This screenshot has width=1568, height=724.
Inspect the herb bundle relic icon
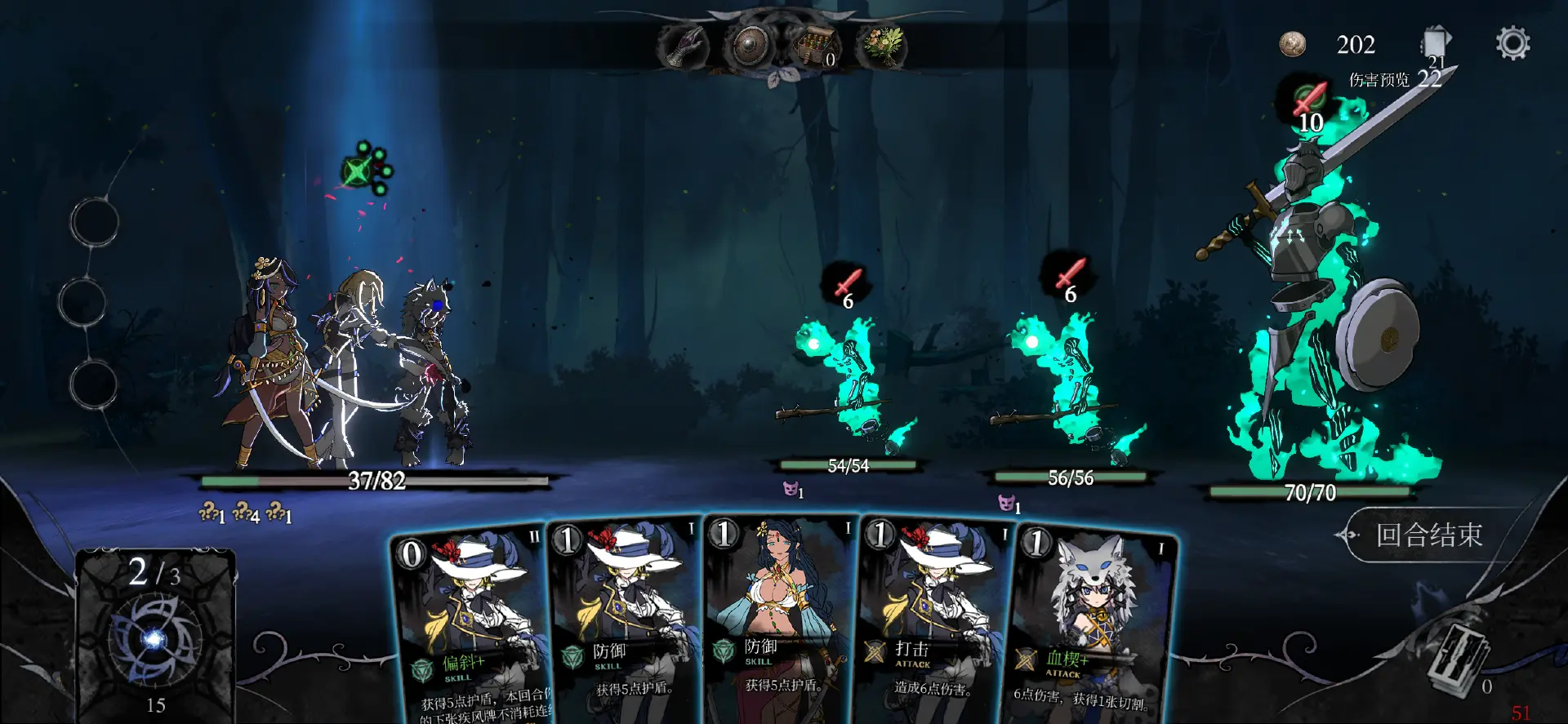tap(883, 47)
